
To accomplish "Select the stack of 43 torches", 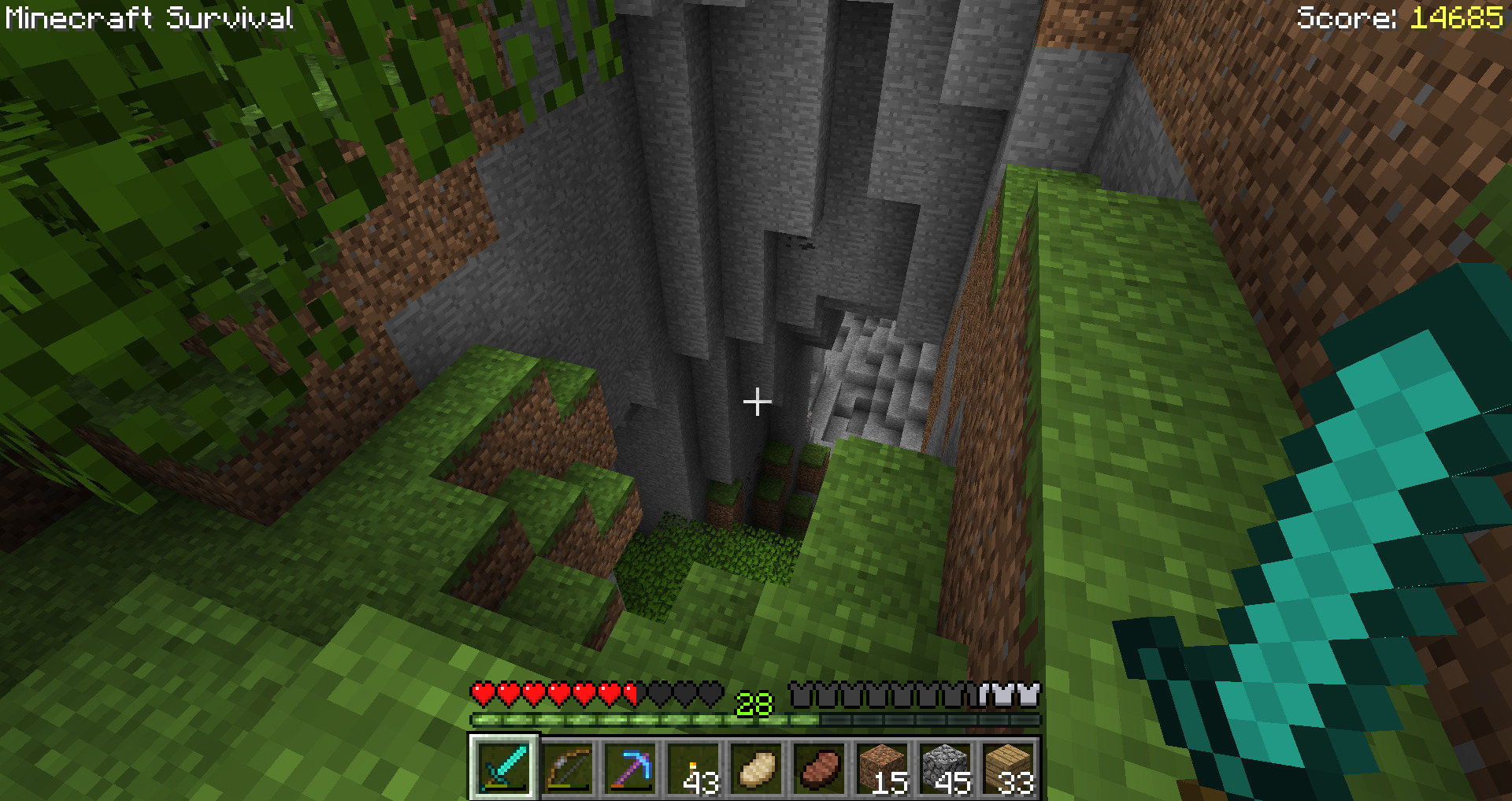I will click(694, 767).
